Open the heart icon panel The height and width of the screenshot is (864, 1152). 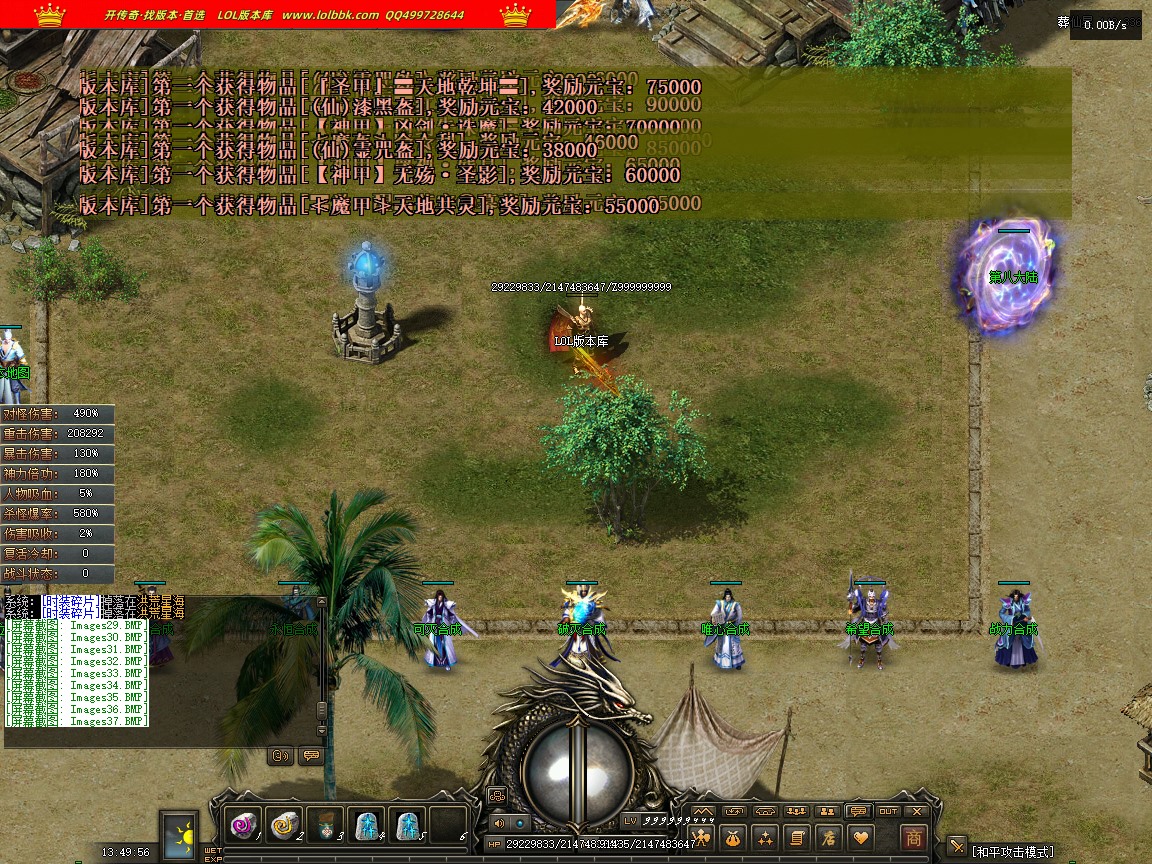pos(859,838)
